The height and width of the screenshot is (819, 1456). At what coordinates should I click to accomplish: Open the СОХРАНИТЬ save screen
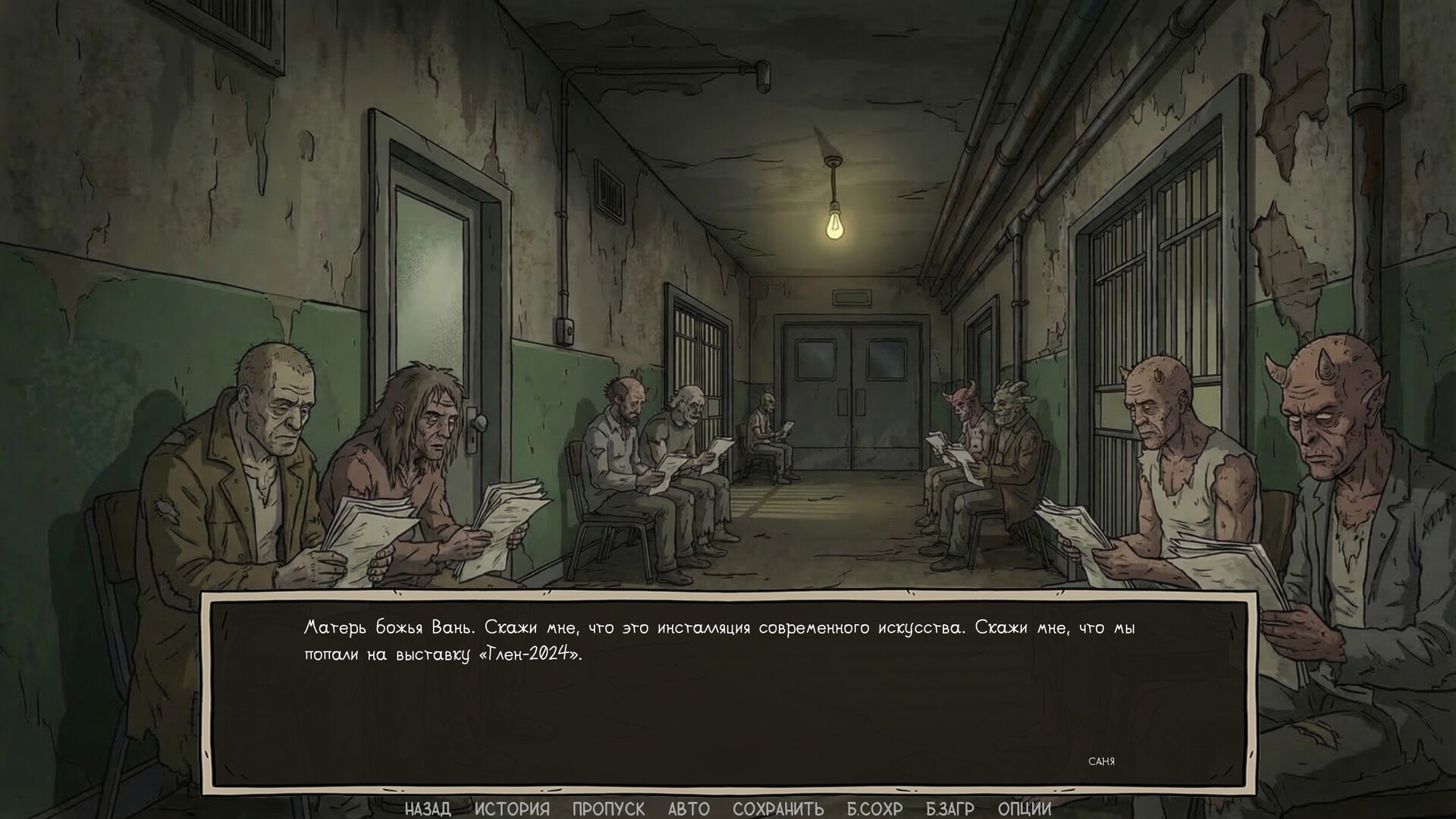778,808
